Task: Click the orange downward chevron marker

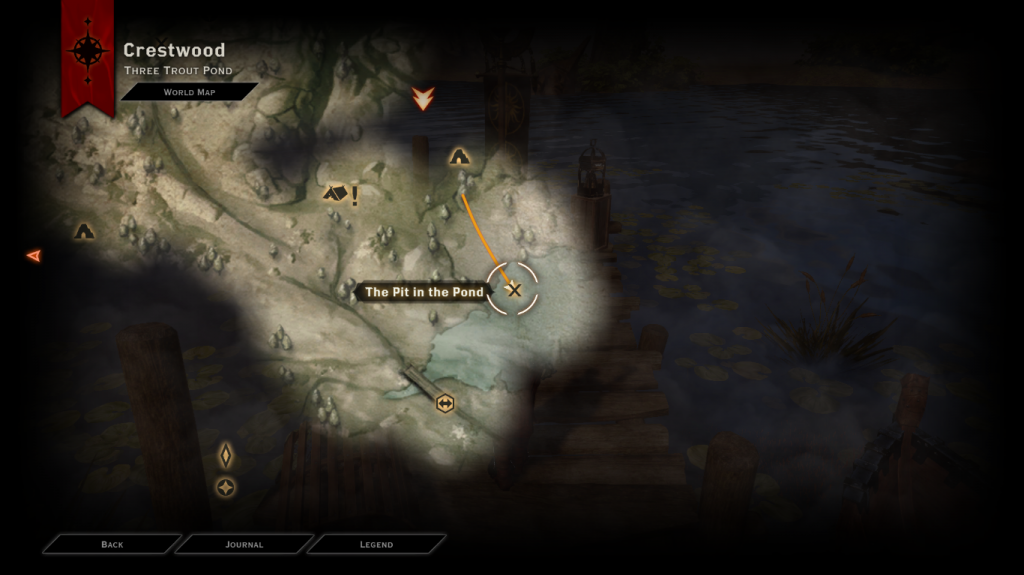Action: click(424, 98)
